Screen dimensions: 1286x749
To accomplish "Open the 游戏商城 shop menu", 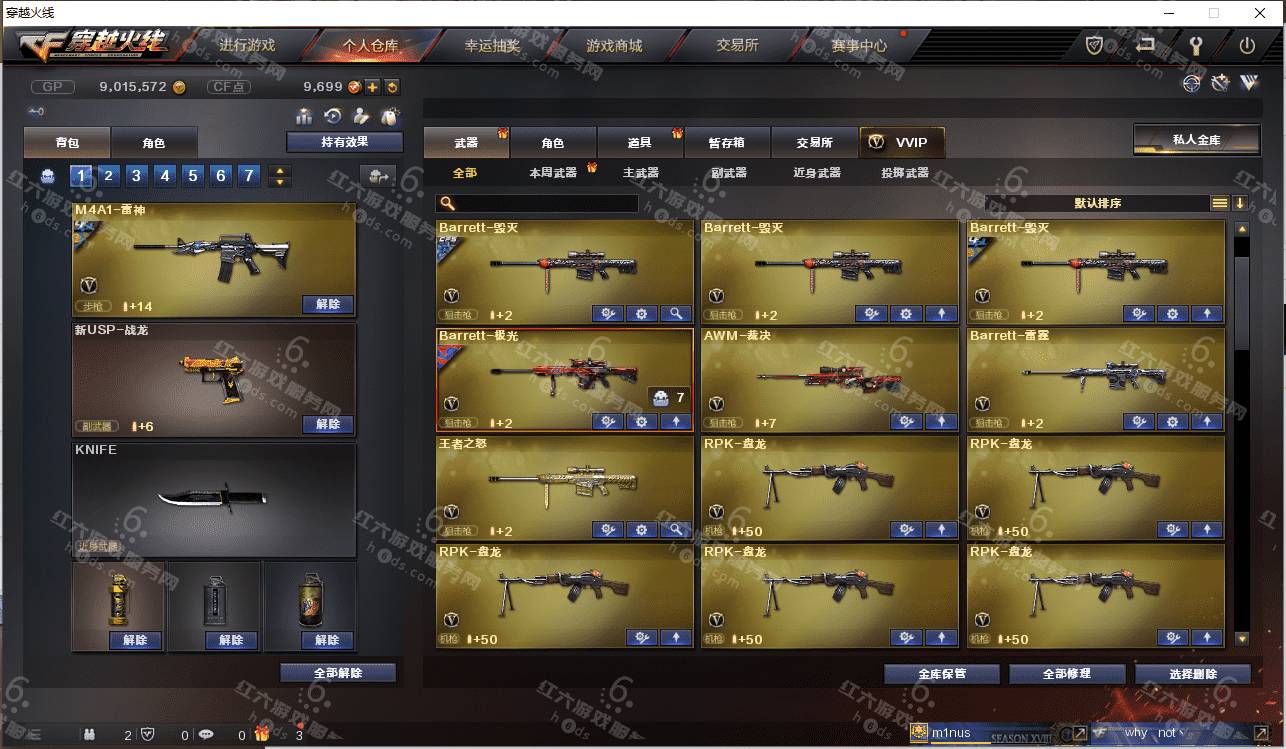I will coord(614,46).
